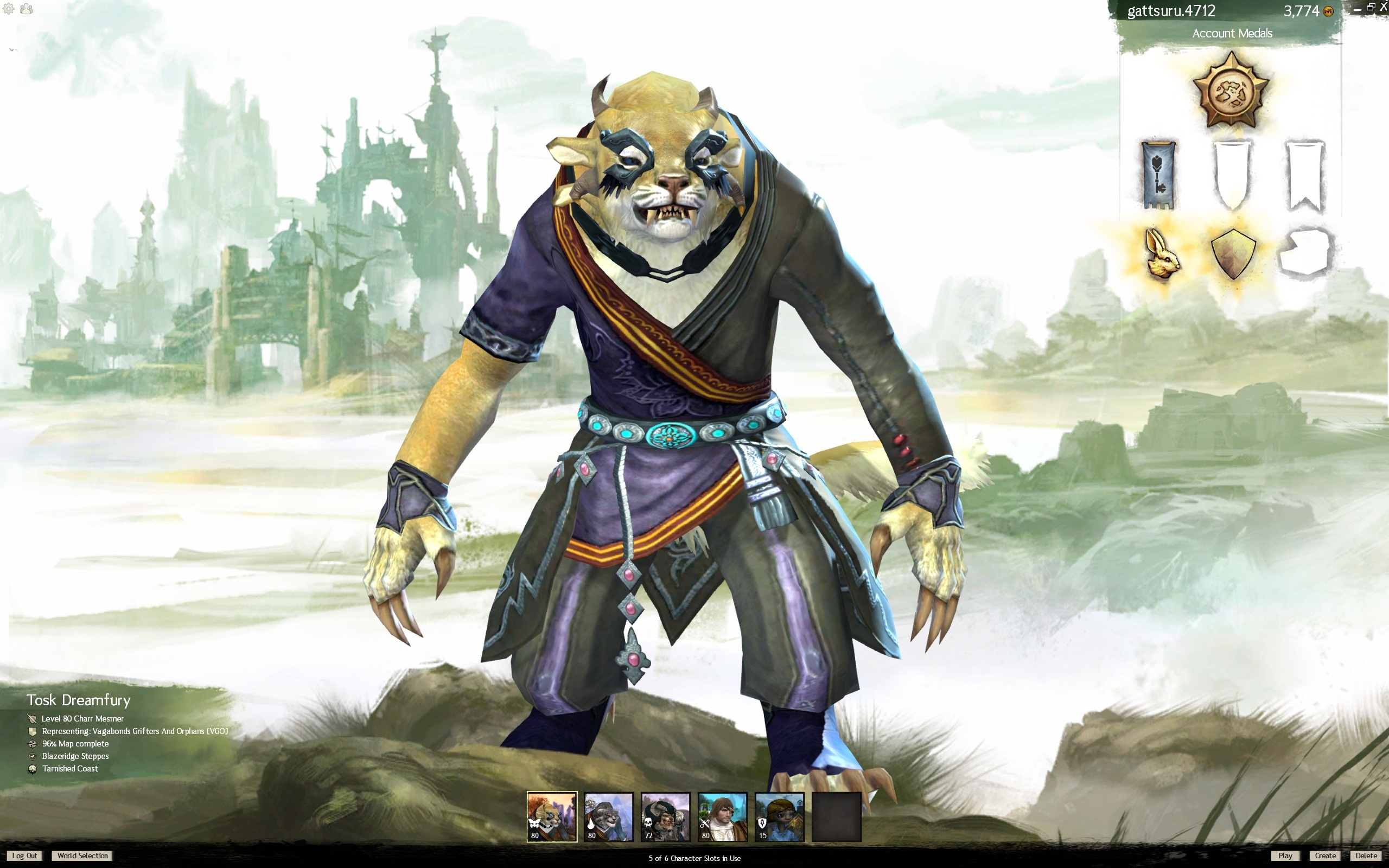Open the gear options icon

click(x=9, y=9)
